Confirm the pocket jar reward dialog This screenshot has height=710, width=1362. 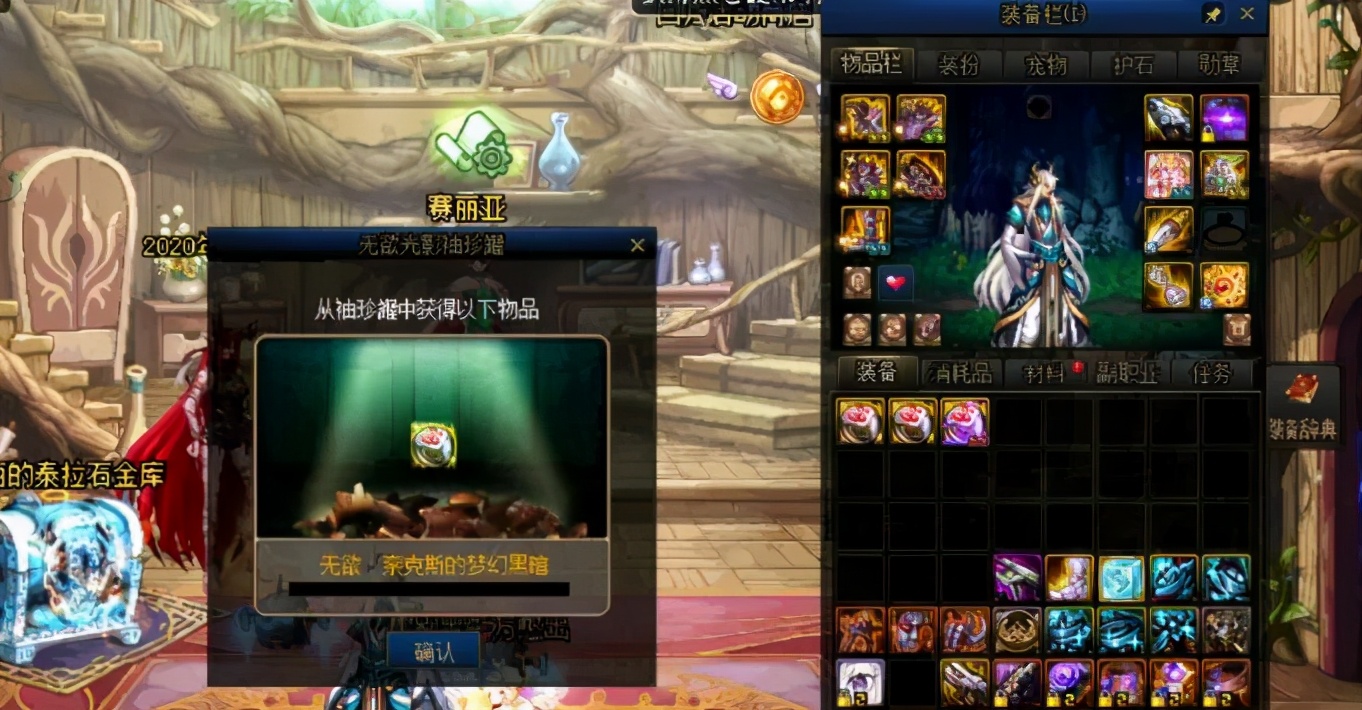coord(433,652)
